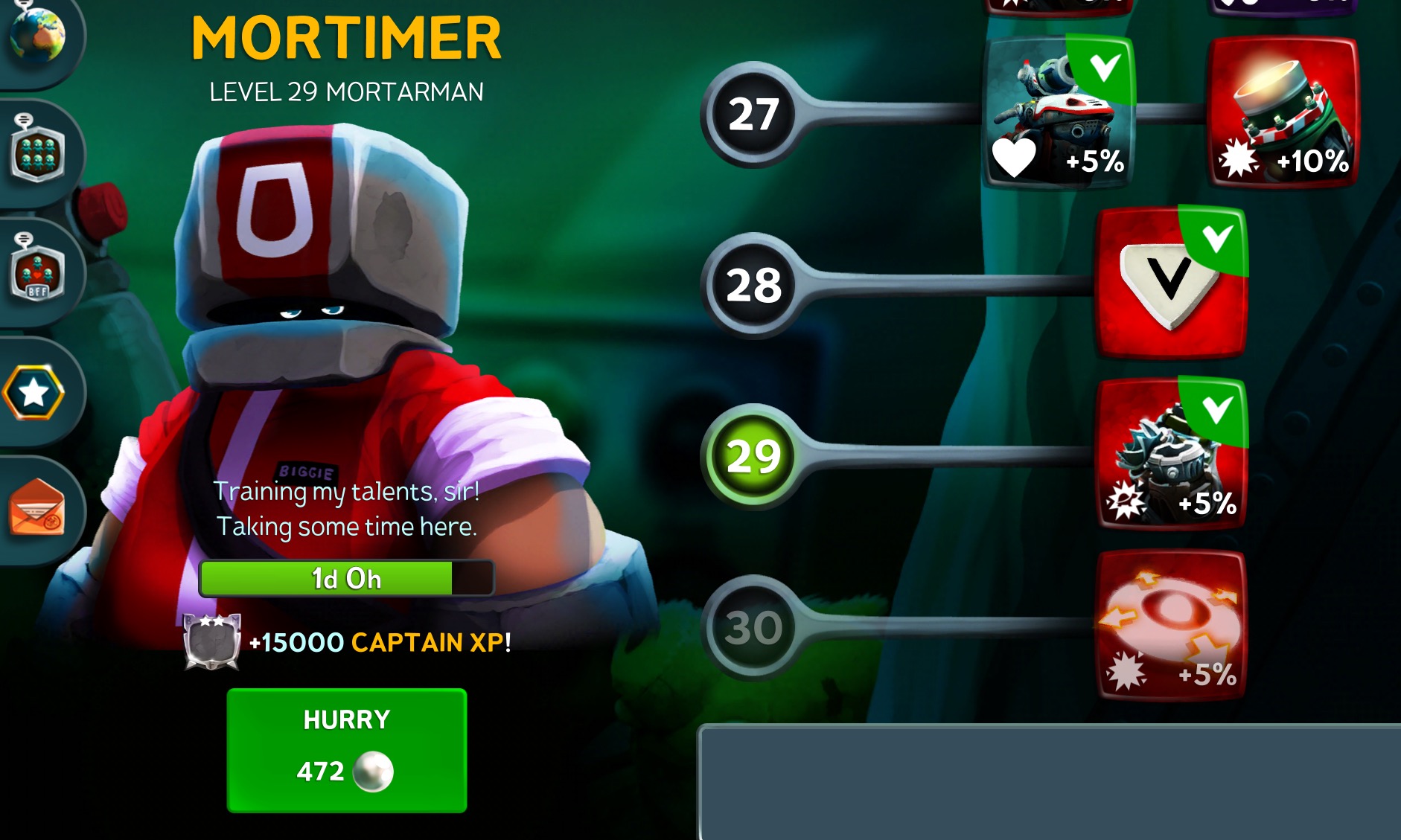Select the level 29 +5% talent

[x=1170, y=454]
